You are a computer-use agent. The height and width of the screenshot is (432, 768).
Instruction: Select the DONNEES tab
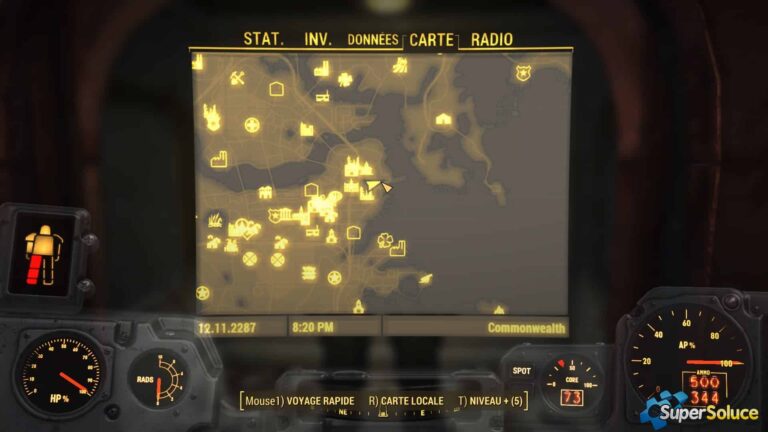pos(372,40)
